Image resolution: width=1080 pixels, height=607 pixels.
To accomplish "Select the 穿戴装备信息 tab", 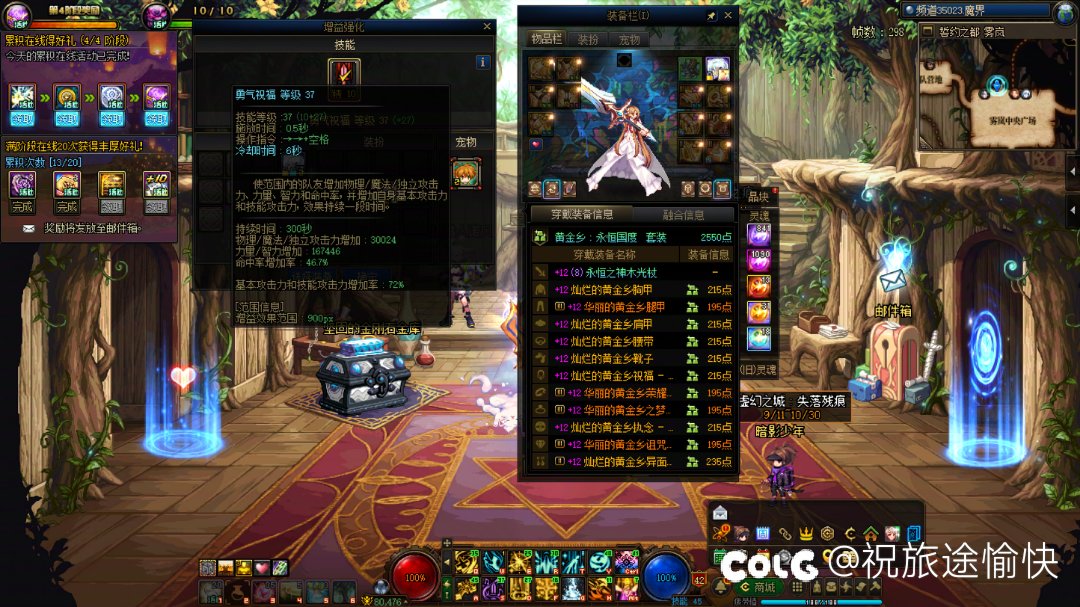I will click(x=582, y=214).
